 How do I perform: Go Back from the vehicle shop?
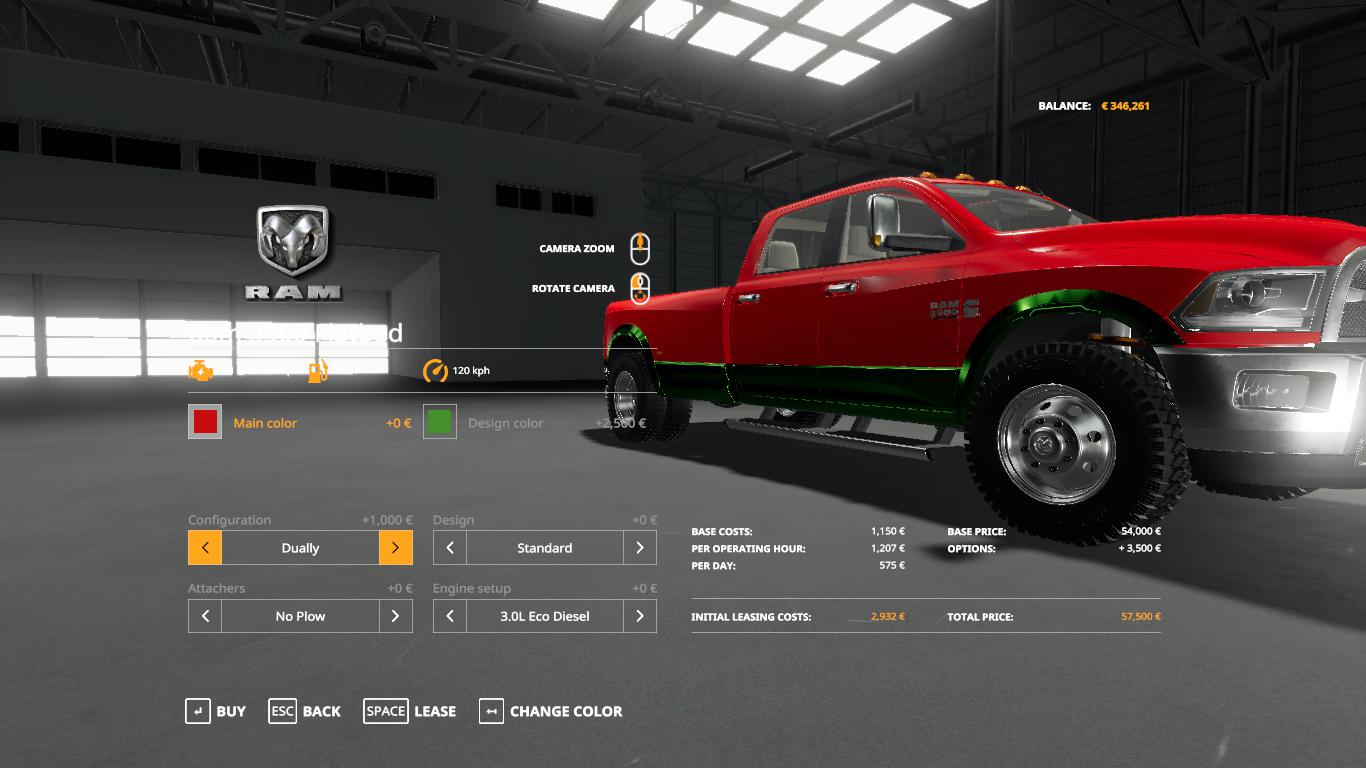(x=305, y=711)
